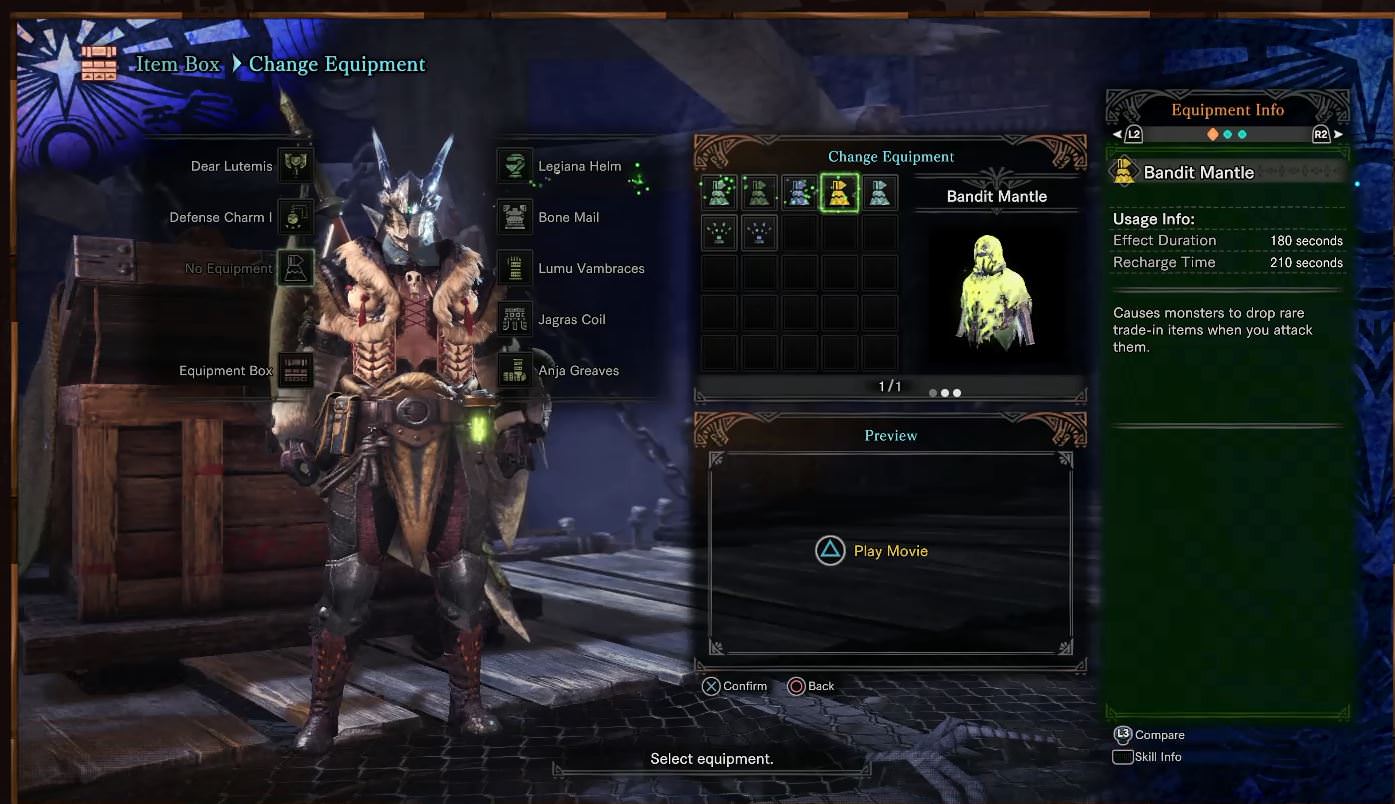
Task: Open the Anja Greaves leg slot
Action: (x=515, y=370)
